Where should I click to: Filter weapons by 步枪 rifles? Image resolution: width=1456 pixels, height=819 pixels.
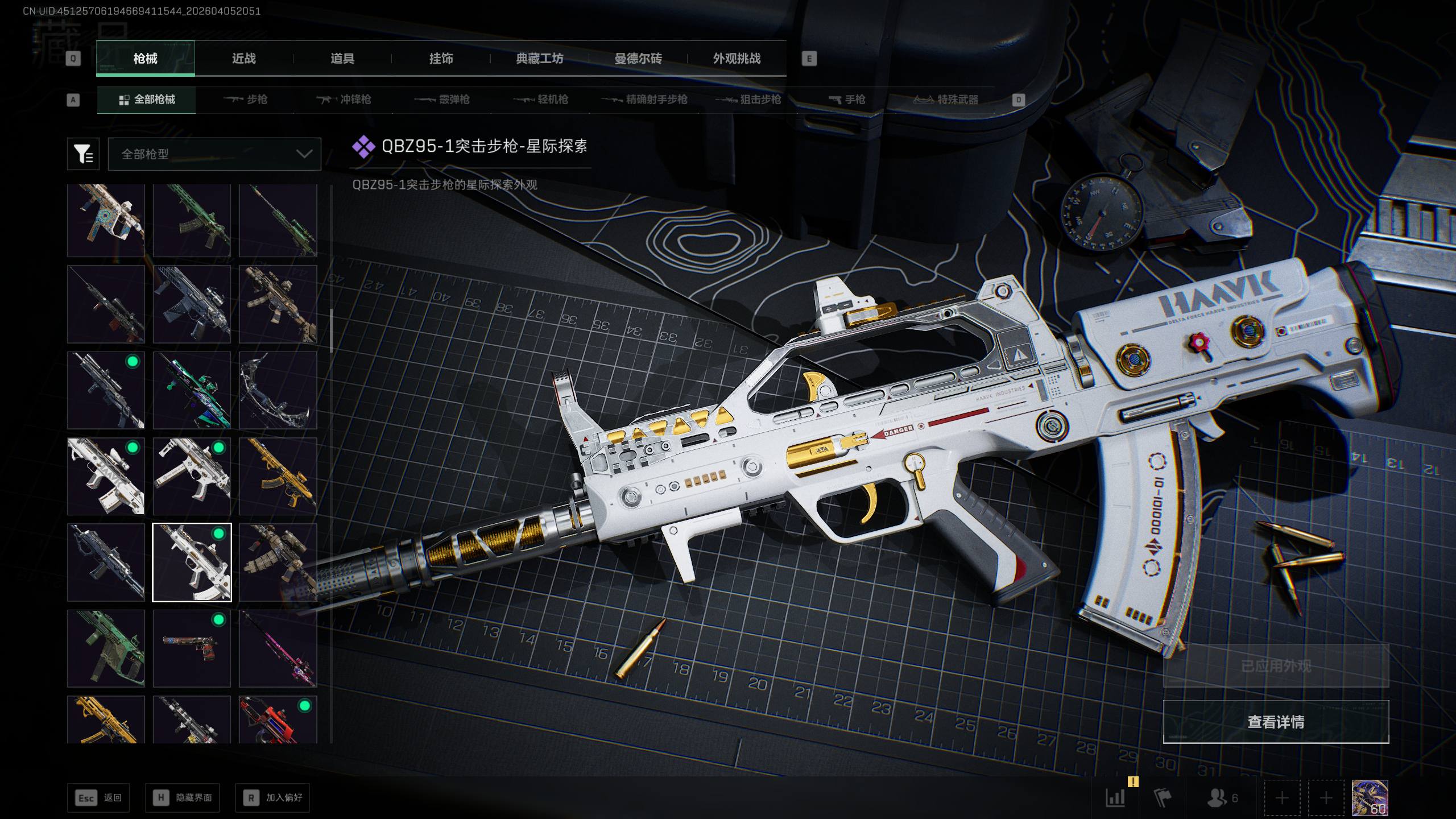point(246,100)
